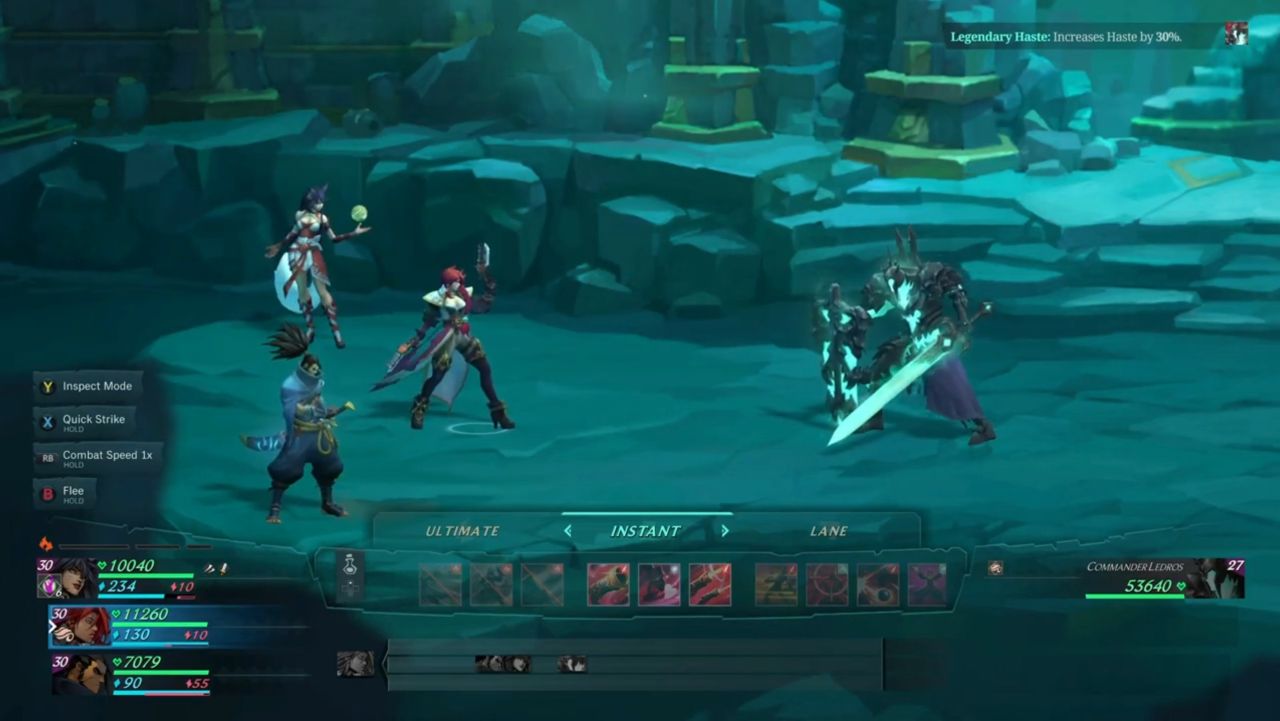Image resolution: width=1280 pixels, height=721 pixels.
Task: Switch to the Ultimate abilities tab
Action: pos(462,531)
